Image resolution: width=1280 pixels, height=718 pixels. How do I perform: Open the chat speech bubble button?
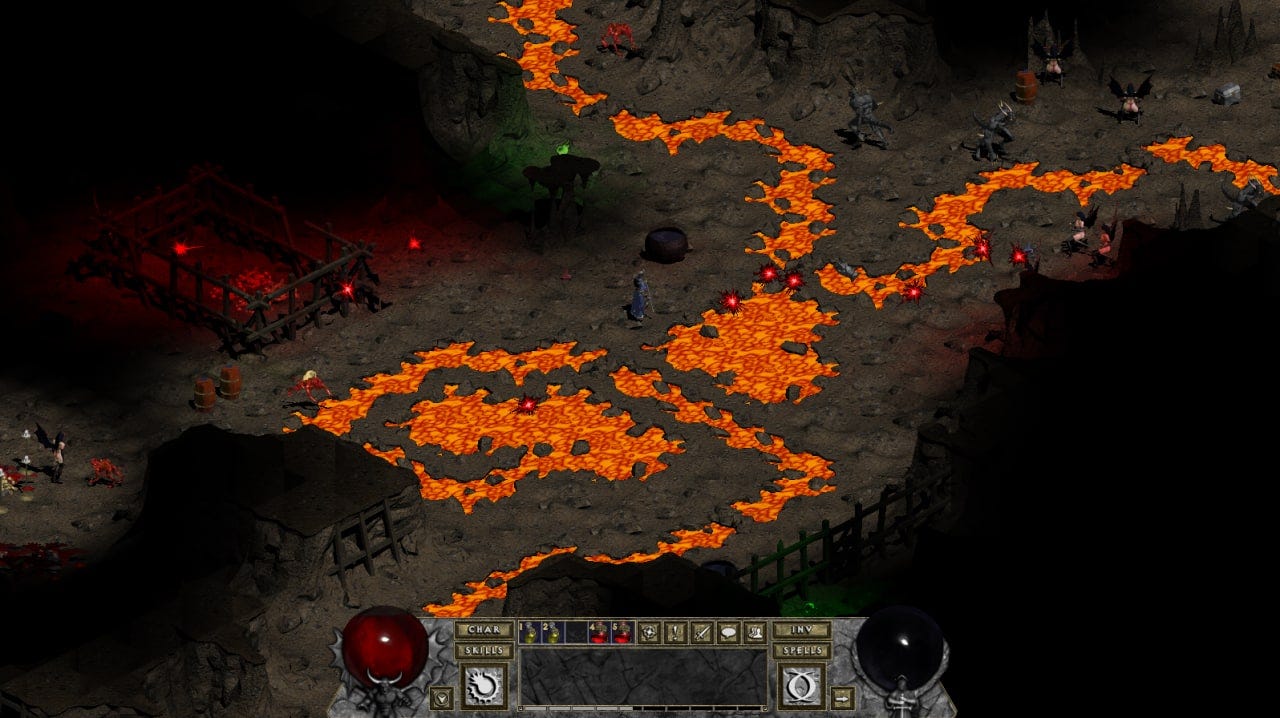pyautogui.click(x=728, y=632)
